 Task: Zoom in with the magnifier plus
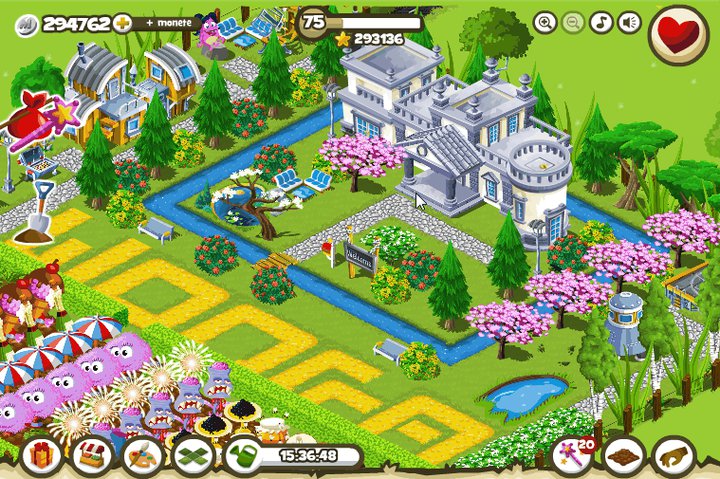tap(545, 22)
